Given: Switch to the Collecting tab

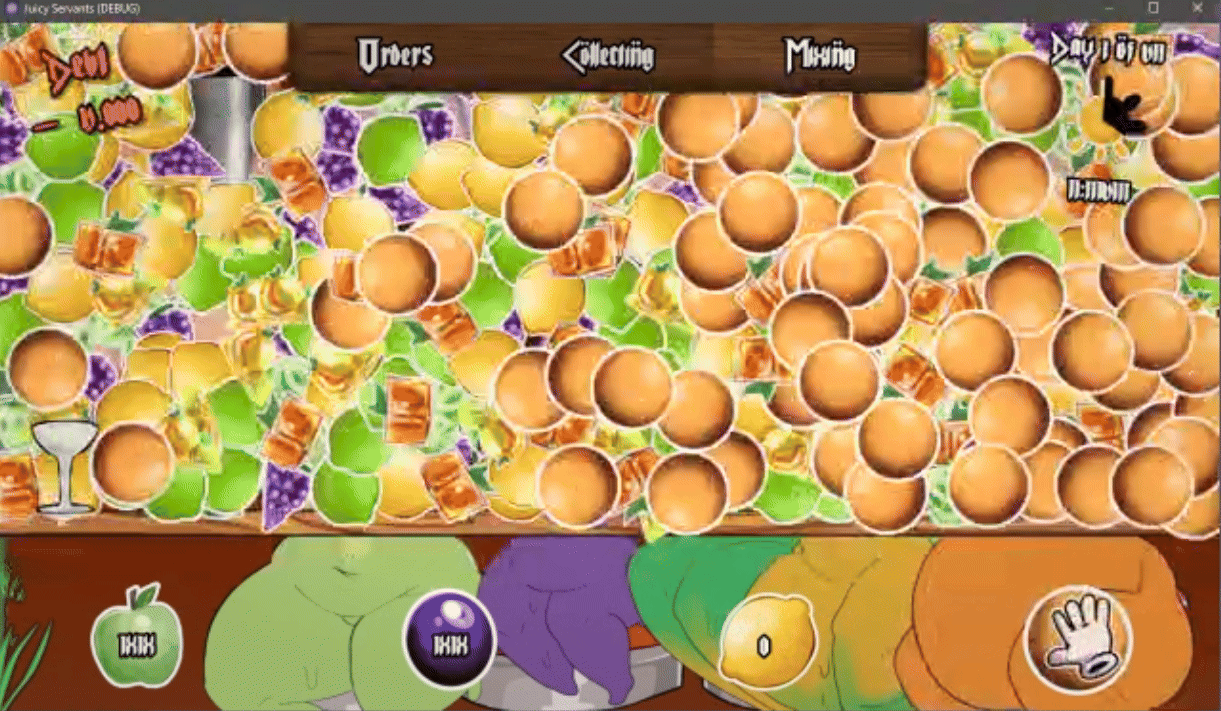Looking at the screenshot, I should 608,56.
